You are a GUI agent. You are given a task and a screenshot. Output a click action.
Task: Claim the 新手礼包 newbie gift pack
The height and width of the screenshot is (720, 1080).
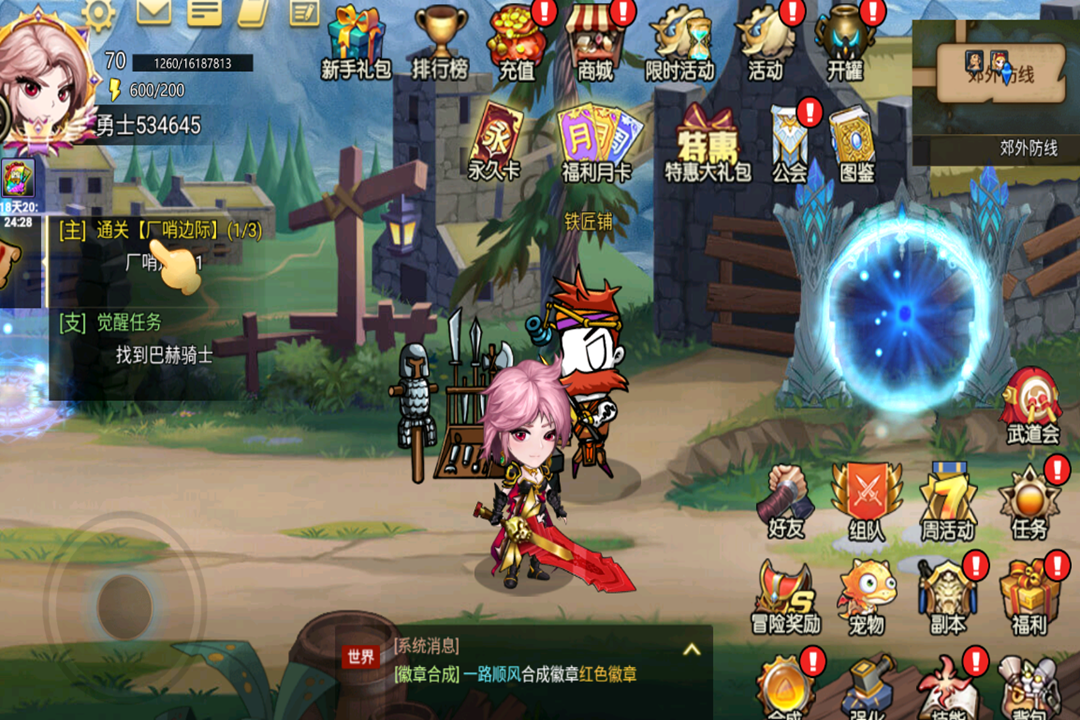355,40
